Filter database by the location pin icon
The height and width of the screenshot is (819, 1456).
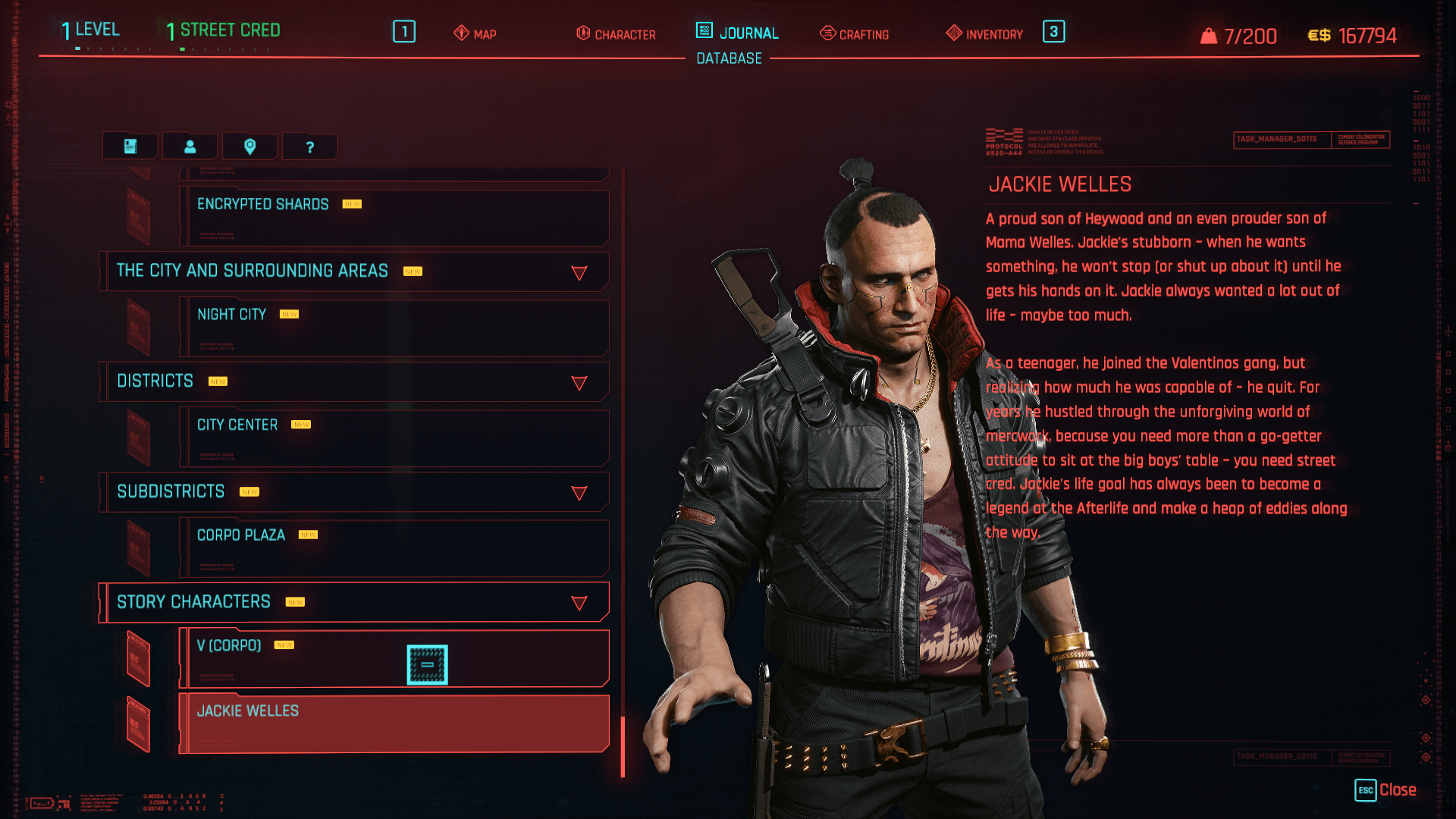tap(249, 146)
